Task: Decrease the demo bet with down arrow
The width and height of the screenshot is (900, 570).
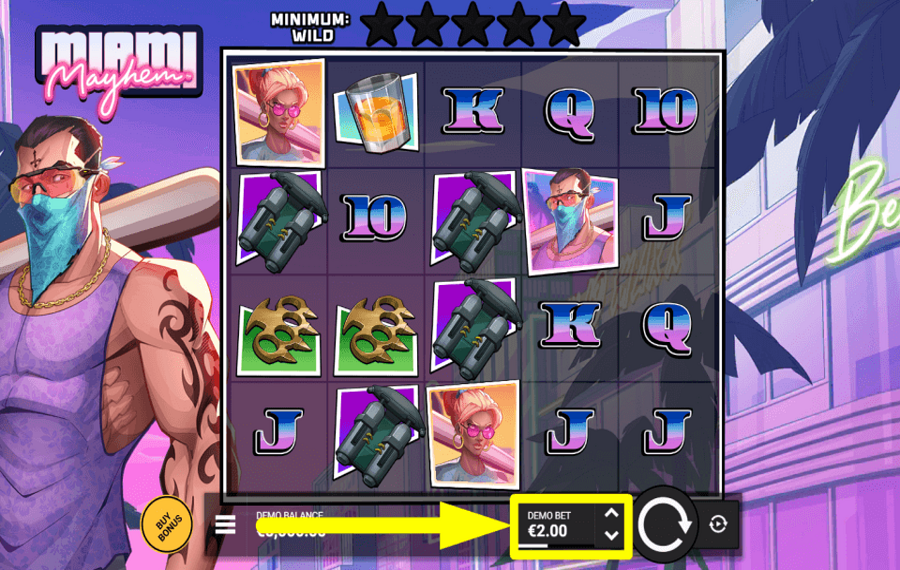Action: (x=611, y=535)
